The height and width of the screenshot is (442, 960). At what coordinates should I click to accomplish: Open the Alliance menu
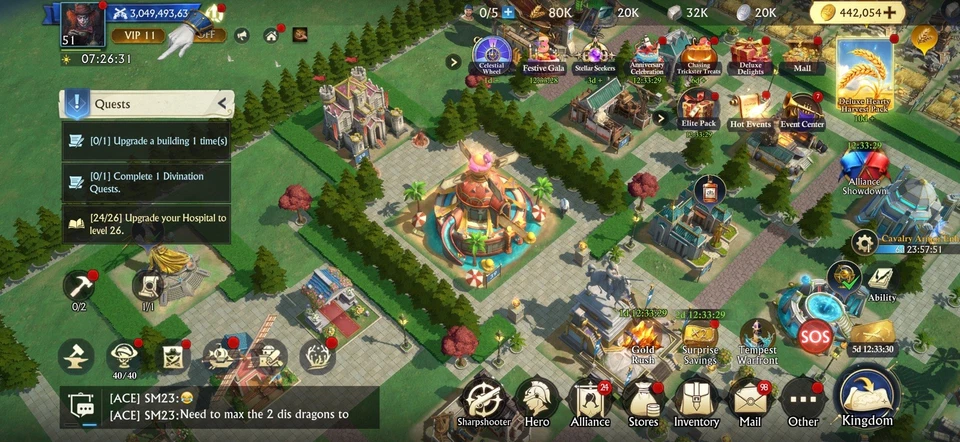point(591,398)
